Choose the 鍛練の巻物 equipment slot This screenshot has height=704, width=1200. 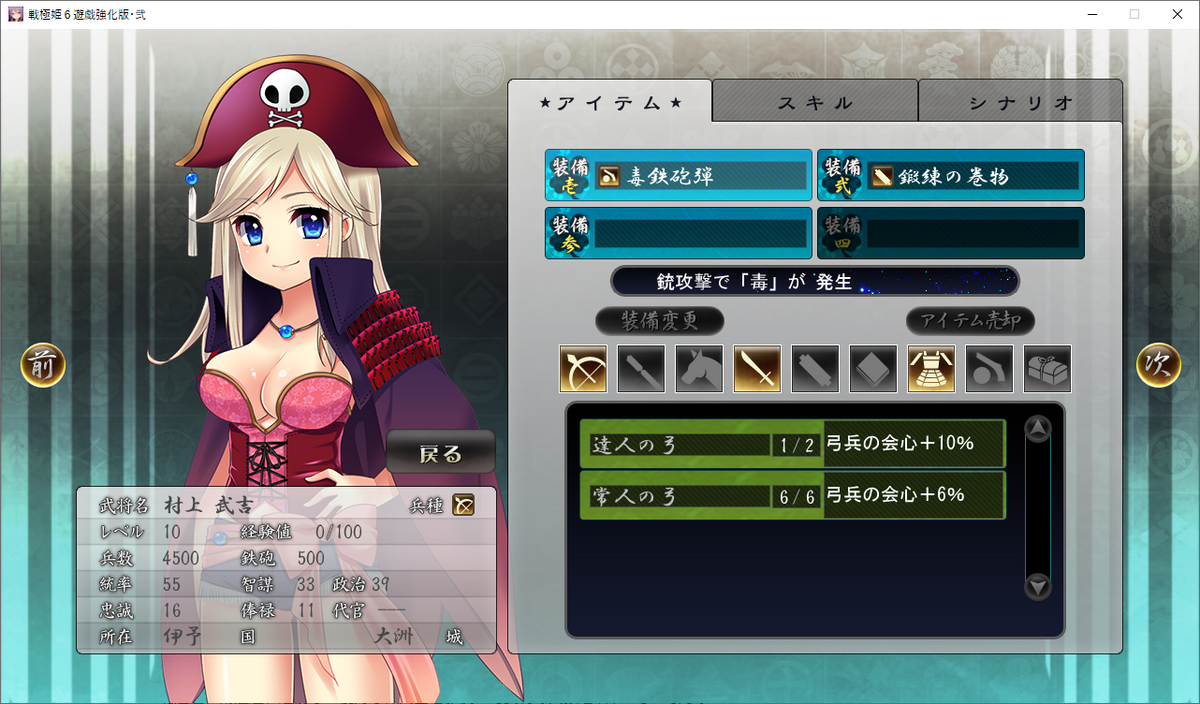click(x=951, y=176)
